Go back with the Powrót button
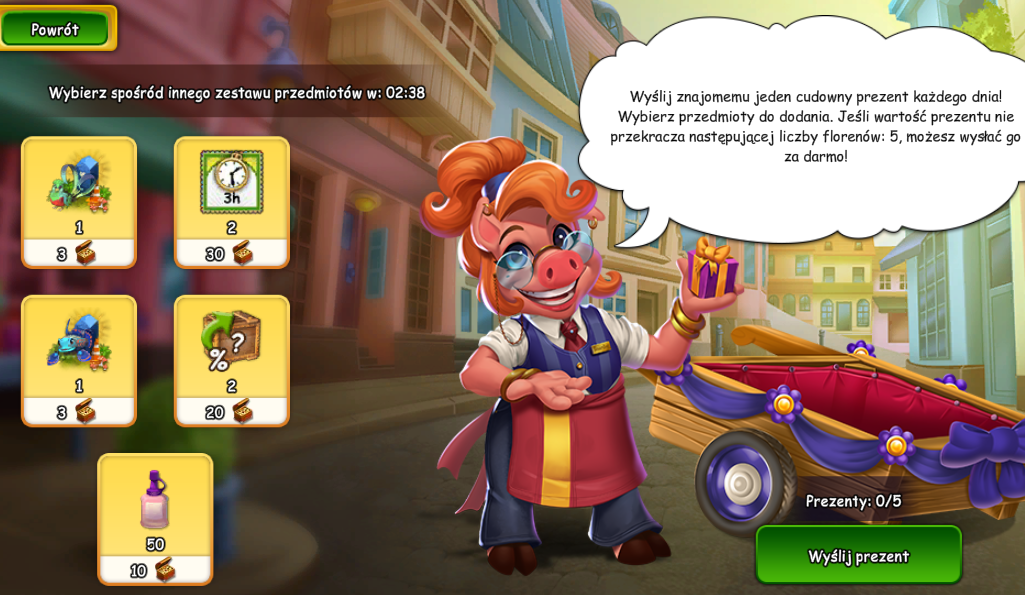 click(55, 29)
